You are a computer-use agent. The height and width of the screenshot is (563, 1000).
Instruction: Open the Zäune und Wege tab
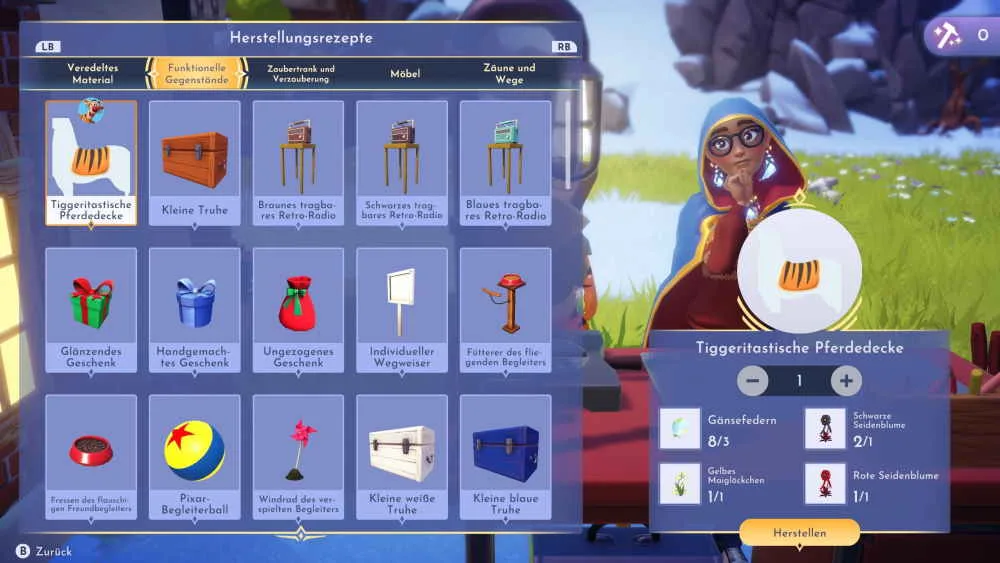pos(509,73)
